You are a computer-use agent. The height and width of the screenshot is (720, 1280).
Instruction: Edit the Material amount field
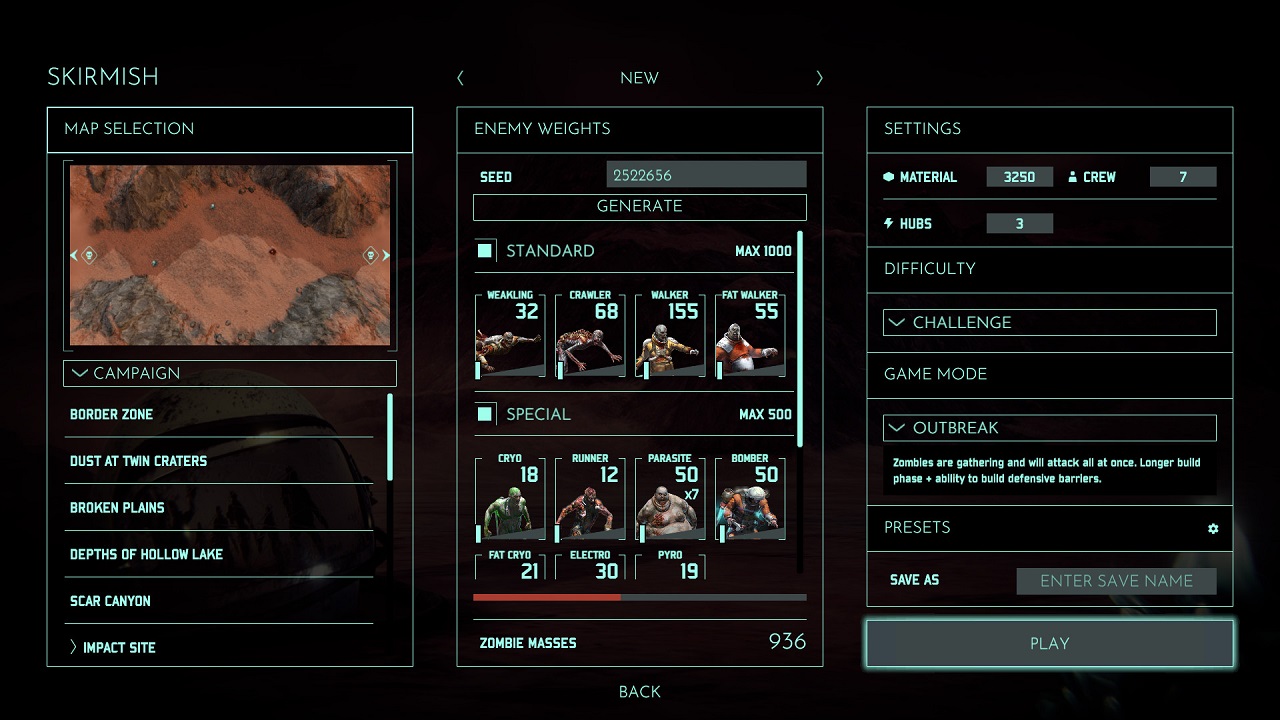[x=1019, y=177]
